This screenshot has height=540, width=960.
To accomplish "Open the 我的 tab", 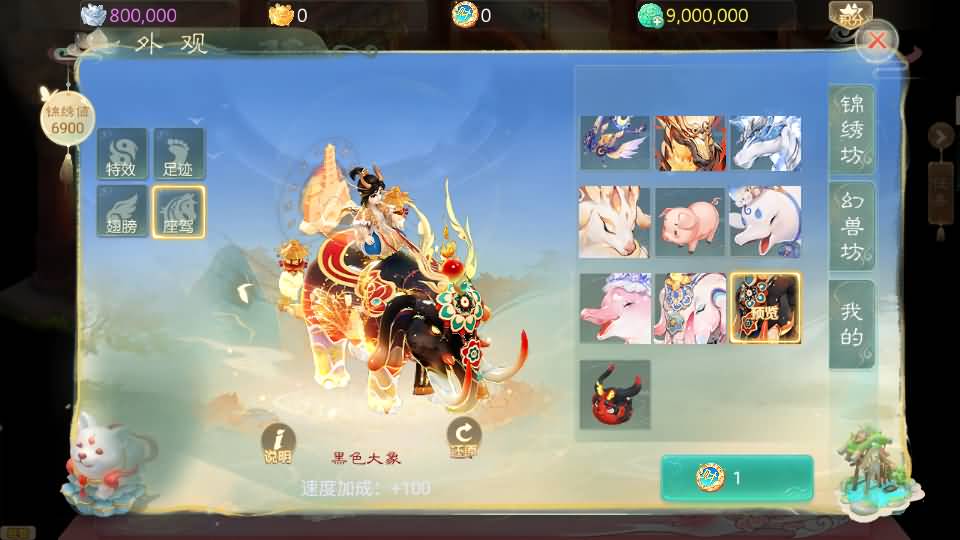I will 851,324.
